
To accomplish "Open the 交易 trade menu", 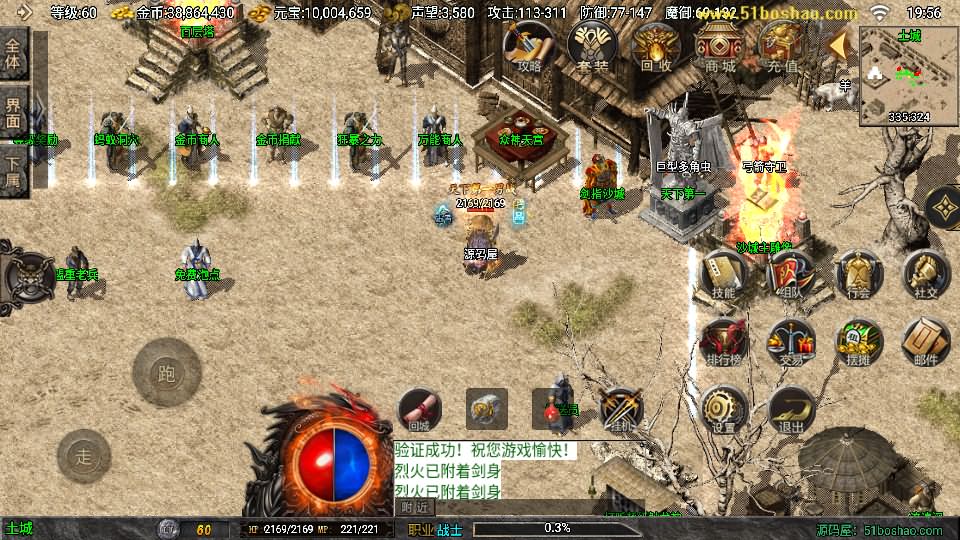I will pyautogui.click(x=790, y=342).
